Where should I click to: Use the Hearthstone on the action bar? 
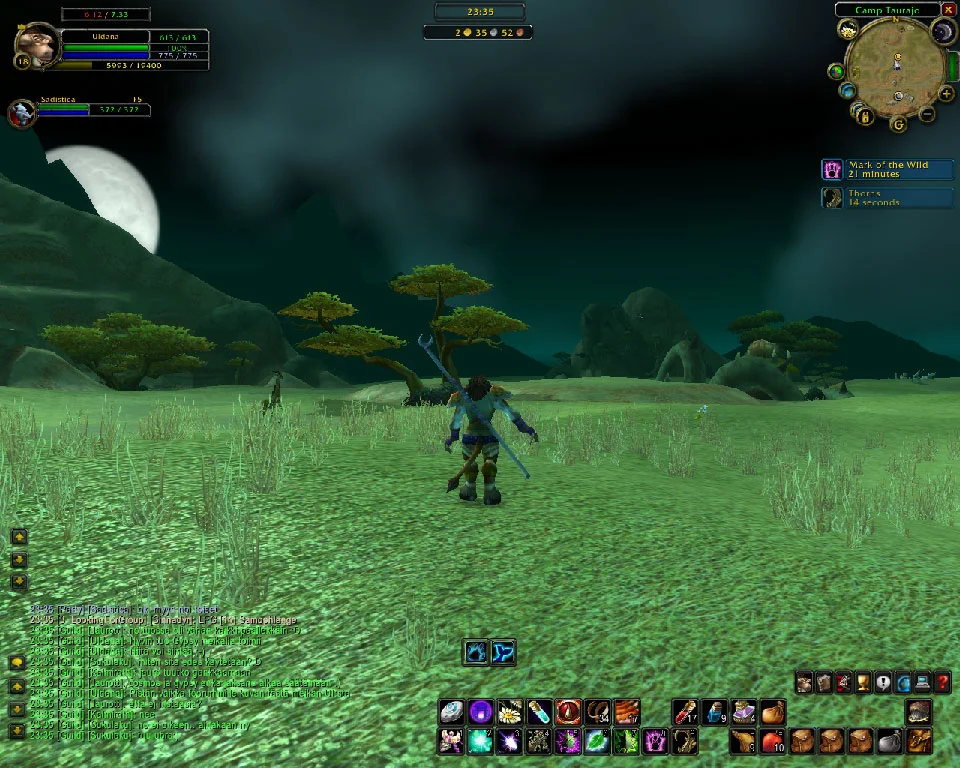452,712
